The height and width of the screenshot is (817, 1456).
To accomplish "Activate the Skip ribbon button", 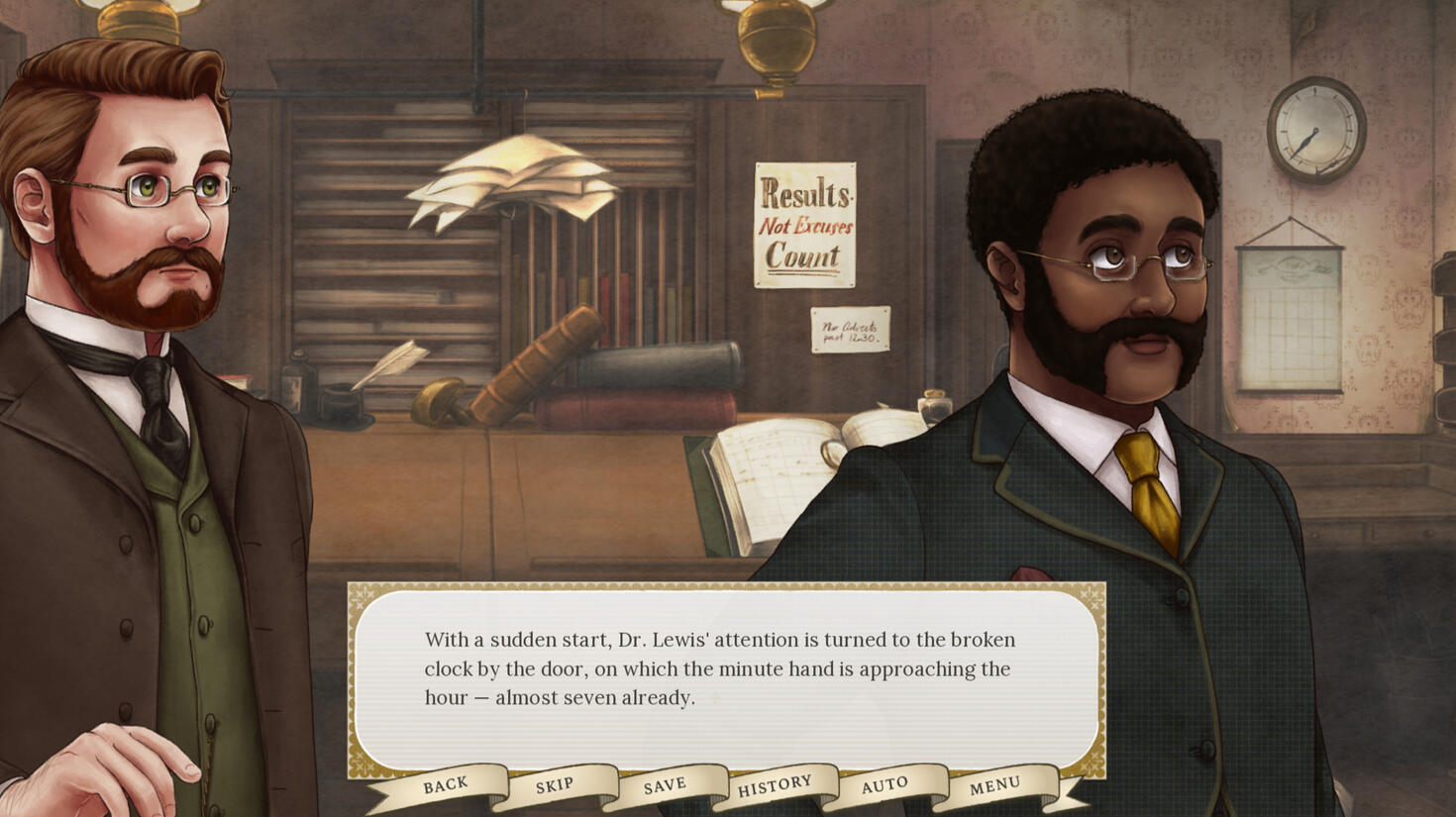I will pos(555,786).
